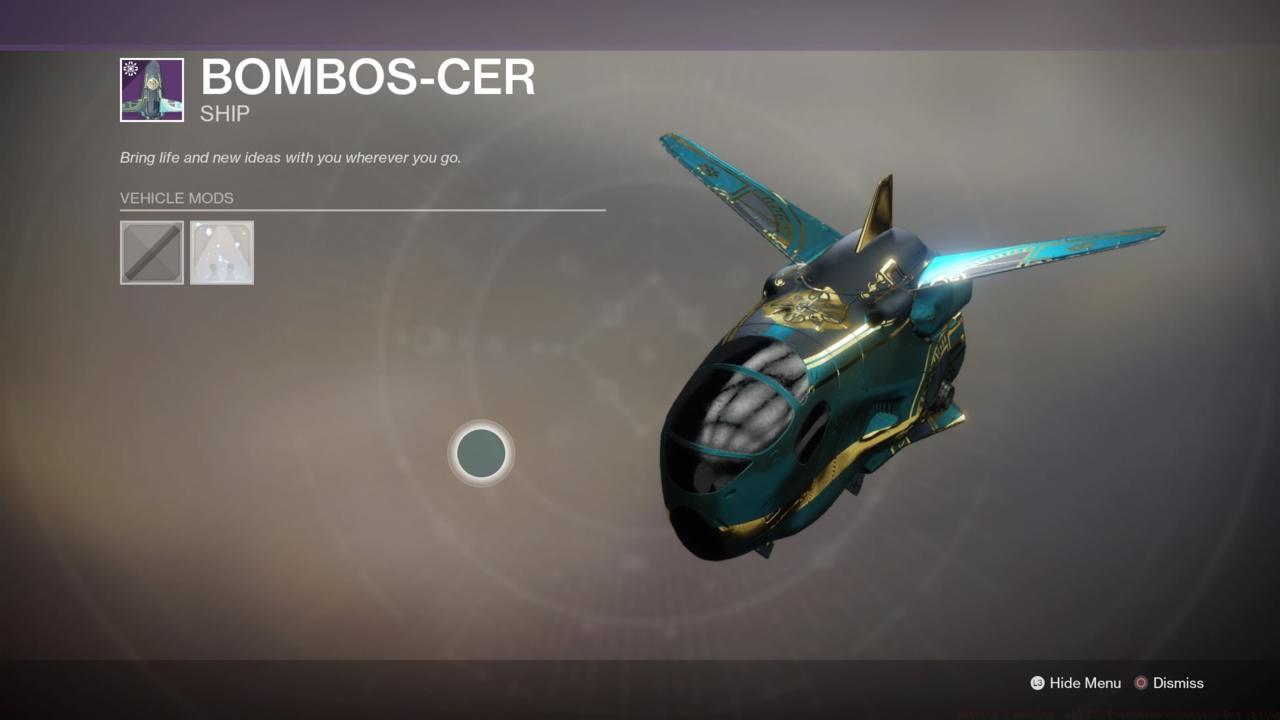Click the Hide Menu controller button icon
The height and width of the screenshot is (720, 1280).
[1037, 683]
